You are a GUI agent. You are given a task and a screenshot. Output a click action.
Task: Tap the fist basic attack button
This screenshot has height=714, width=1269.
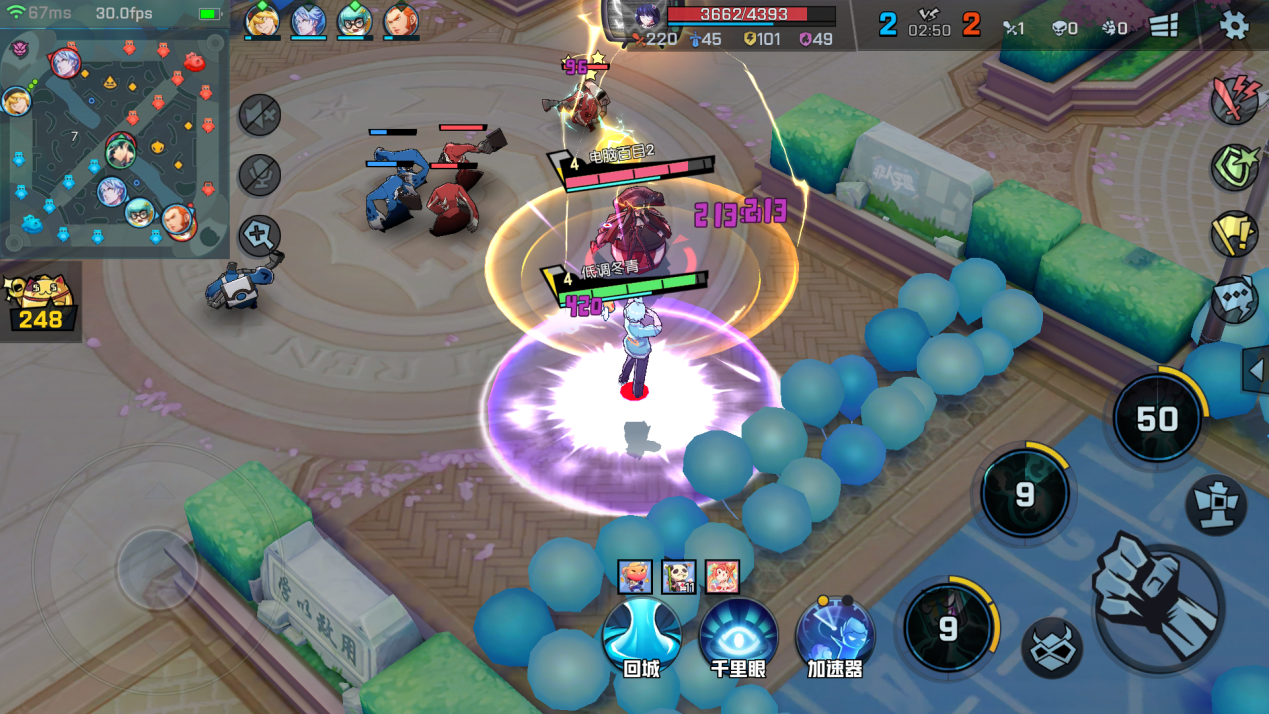click(1156, 602)
